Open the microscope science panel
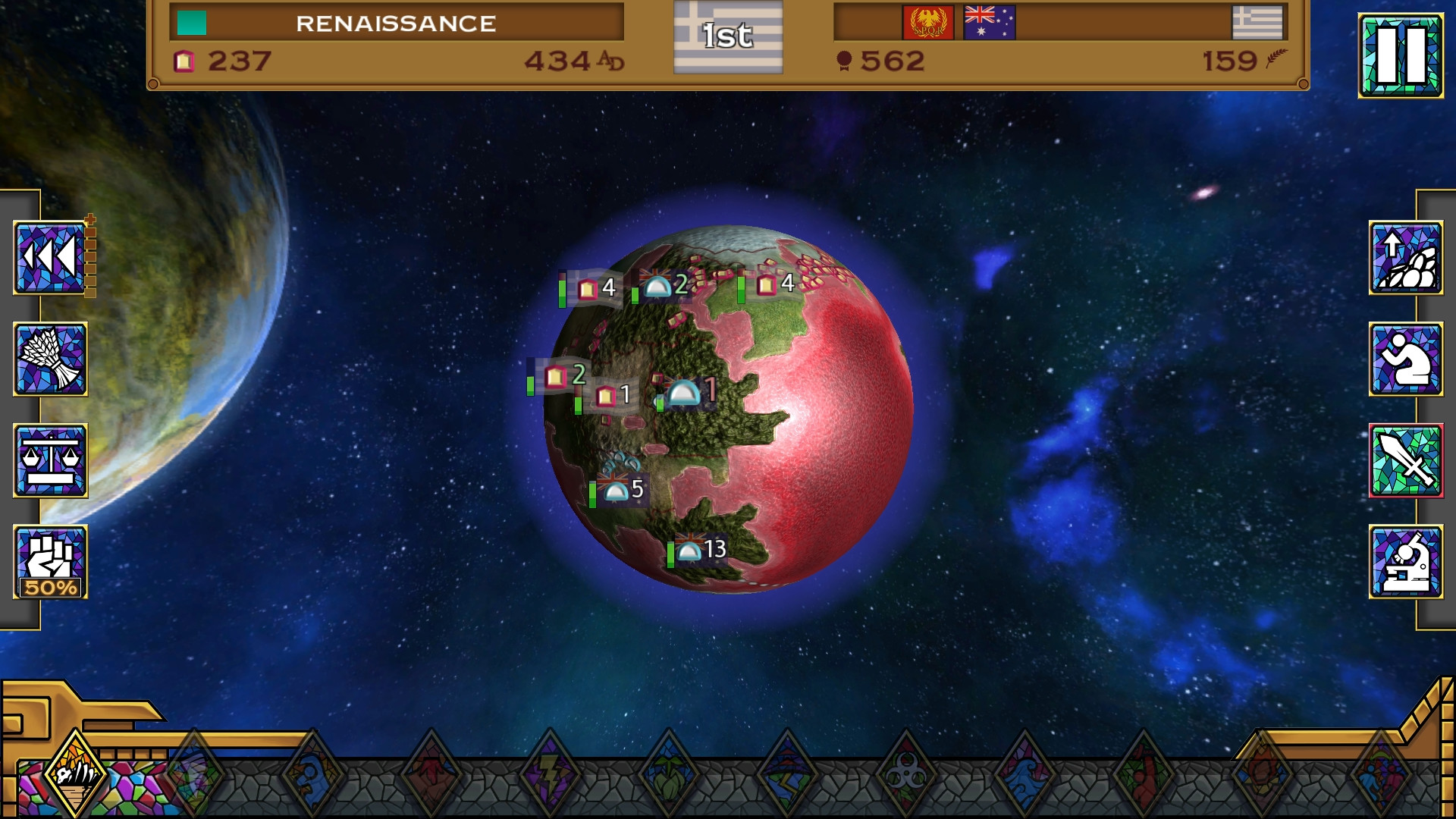1456x819 pixels. pyautogui.click(x=1405, y=562)
